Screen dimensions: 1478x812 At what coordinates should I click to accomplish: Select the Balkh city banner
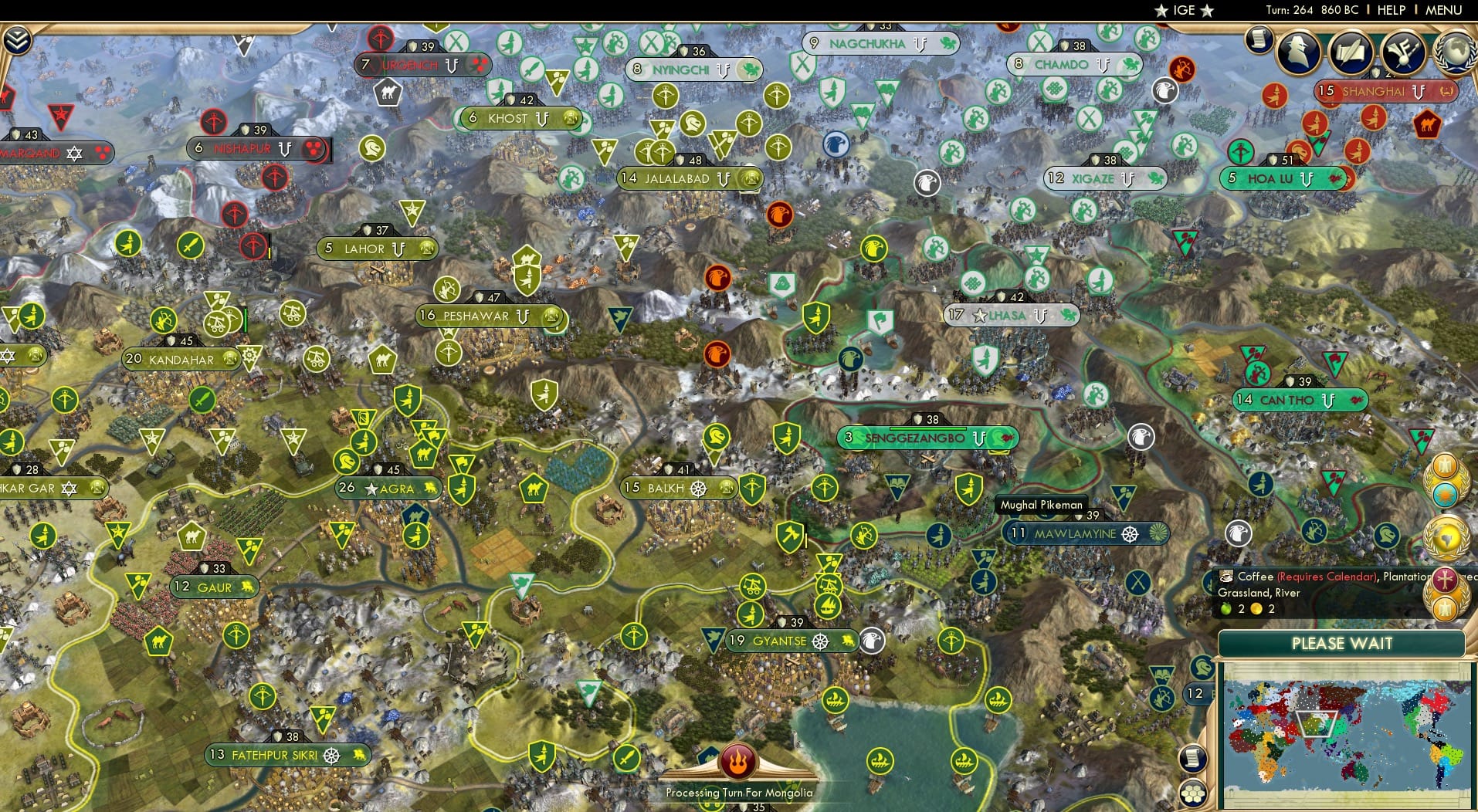[678, 488]
